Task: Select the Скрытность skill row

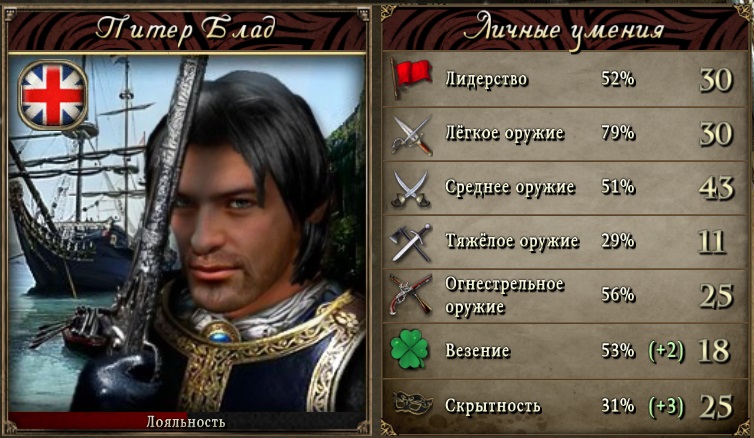Action: 566,405
